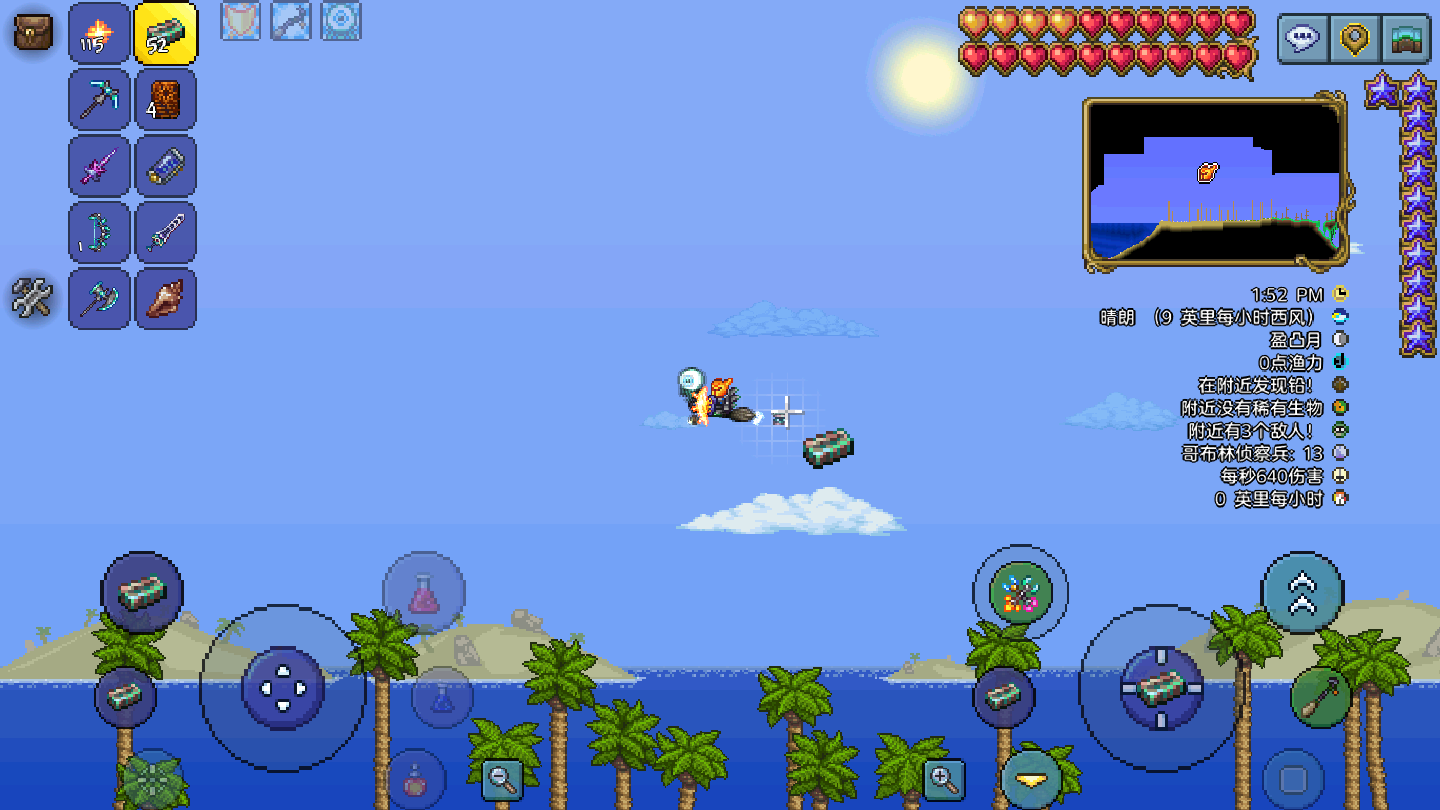Select the teal bow hotbar slot
Screen dimensions: 1440x810
99,233
